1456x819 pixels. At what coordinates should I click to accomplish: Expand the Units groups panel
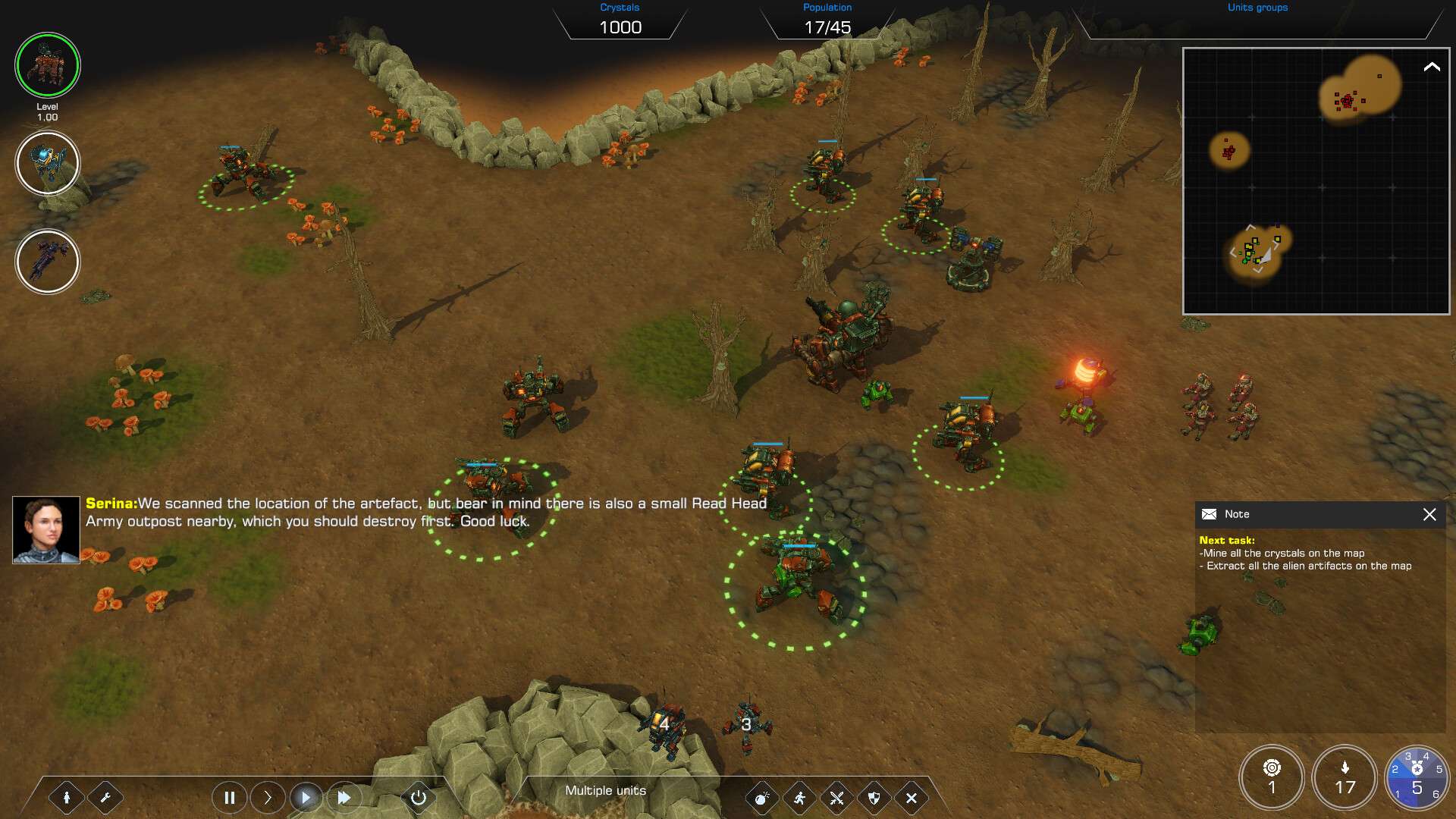pos(1257,8)
